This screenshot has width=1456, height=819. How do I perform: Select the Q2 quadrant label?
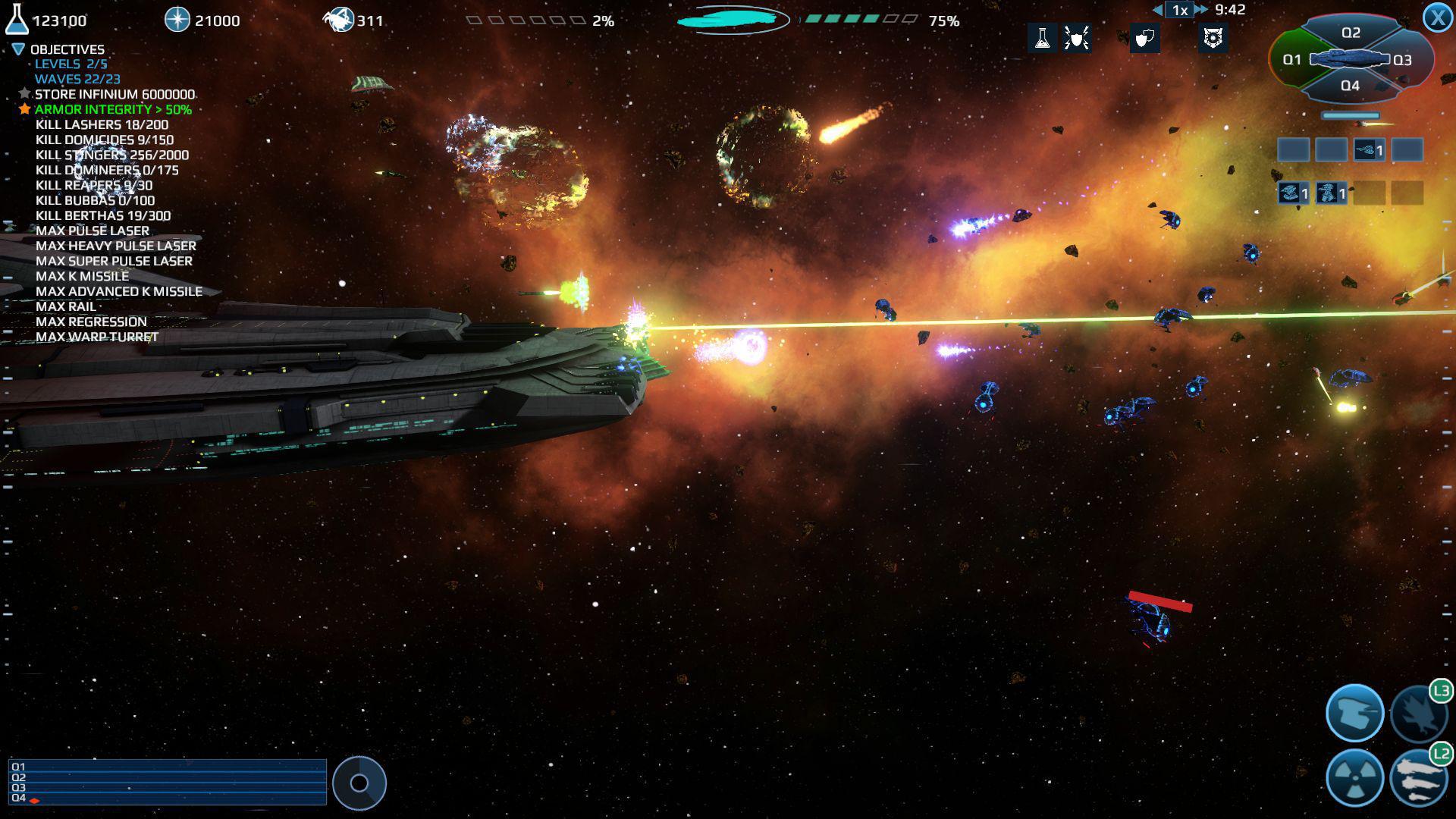tap(1351, 32)
